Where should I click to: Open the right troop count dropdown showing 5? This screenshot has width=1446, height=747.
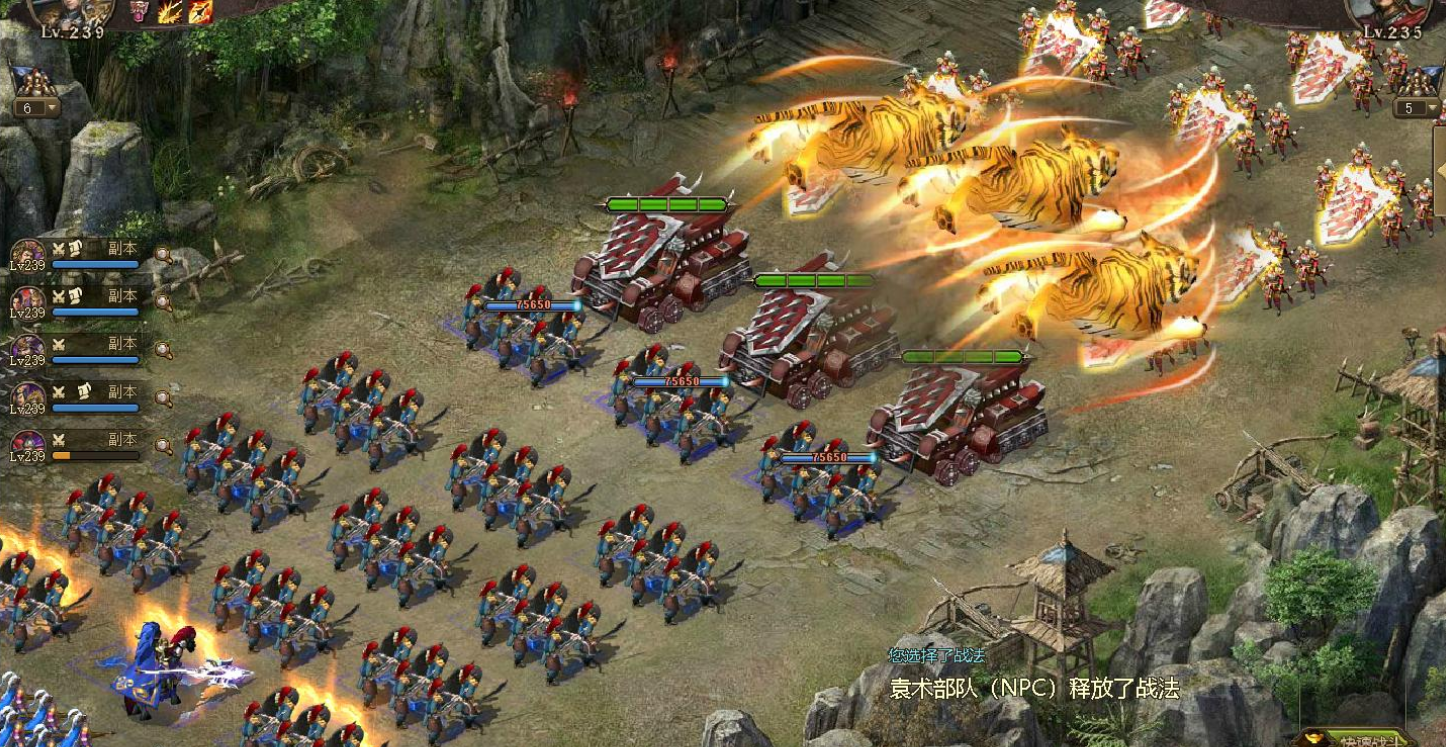point(1415,107)
